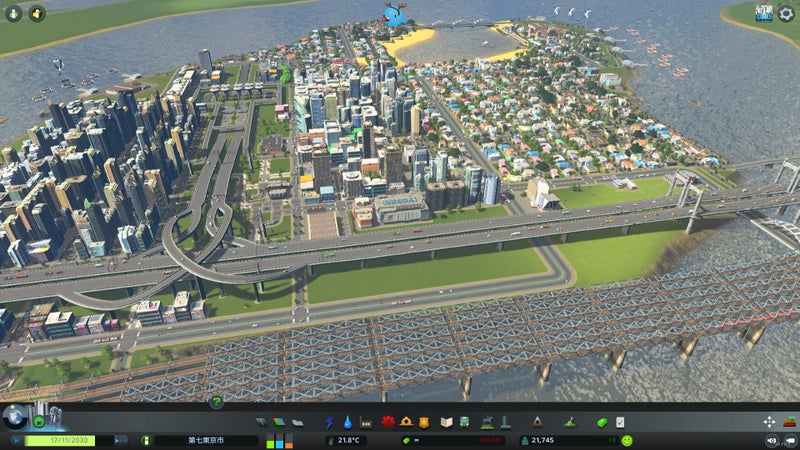
Task: Open the Police department menu
Action: tap(424, 422)
